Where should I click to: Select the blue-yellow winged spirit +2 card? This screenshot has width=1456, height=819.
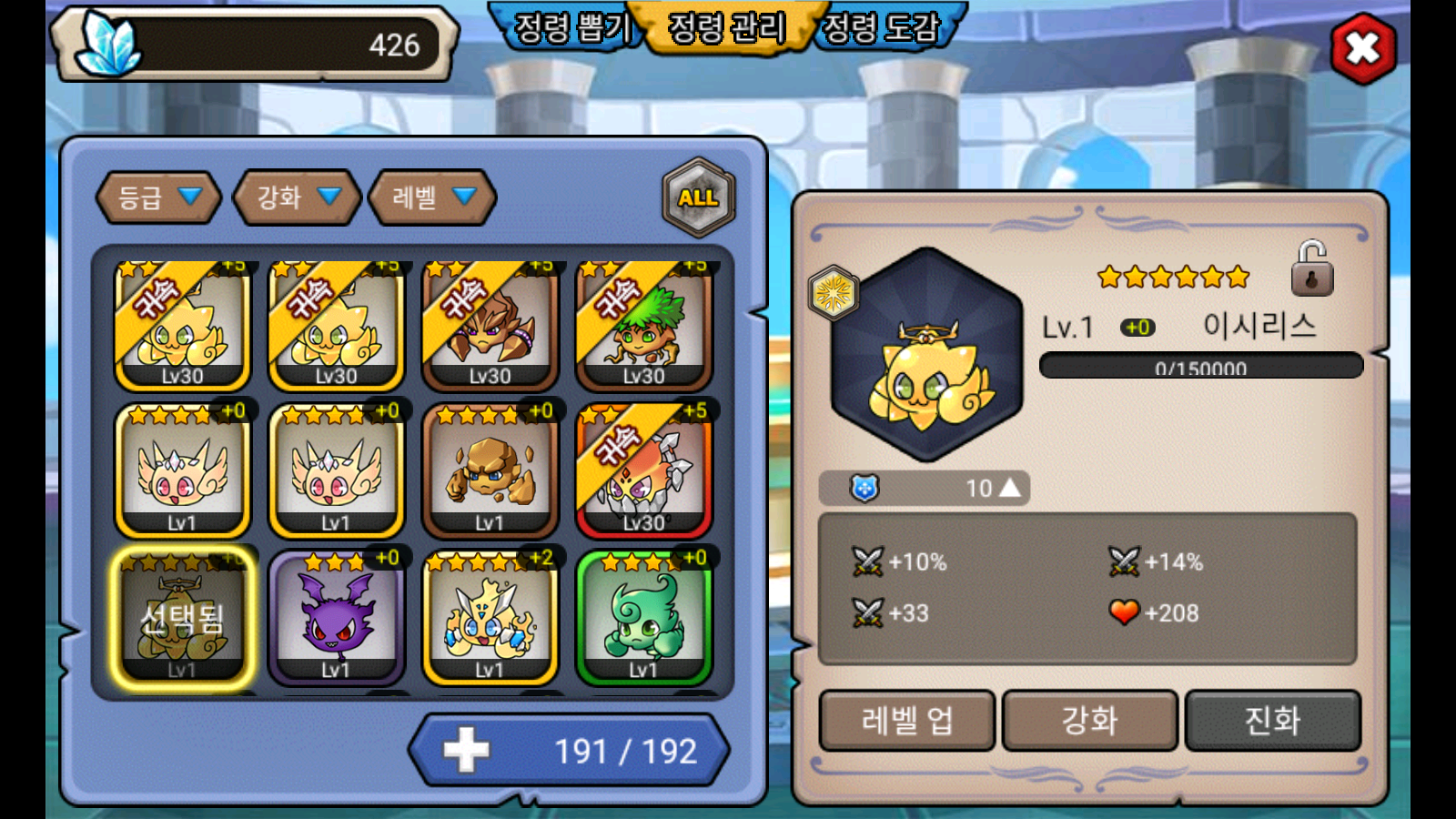[x=490, y=619]
